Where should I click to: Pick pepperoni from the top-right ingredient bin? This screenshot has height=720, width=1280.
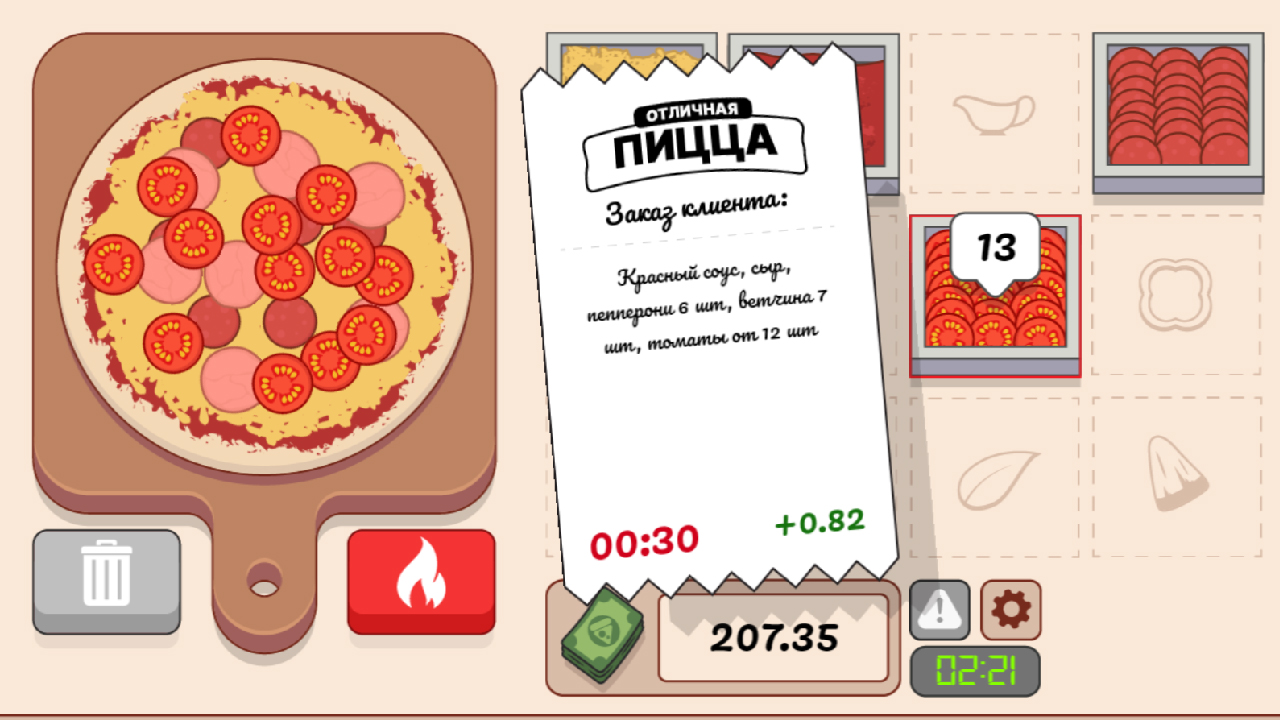[1180, 110]
